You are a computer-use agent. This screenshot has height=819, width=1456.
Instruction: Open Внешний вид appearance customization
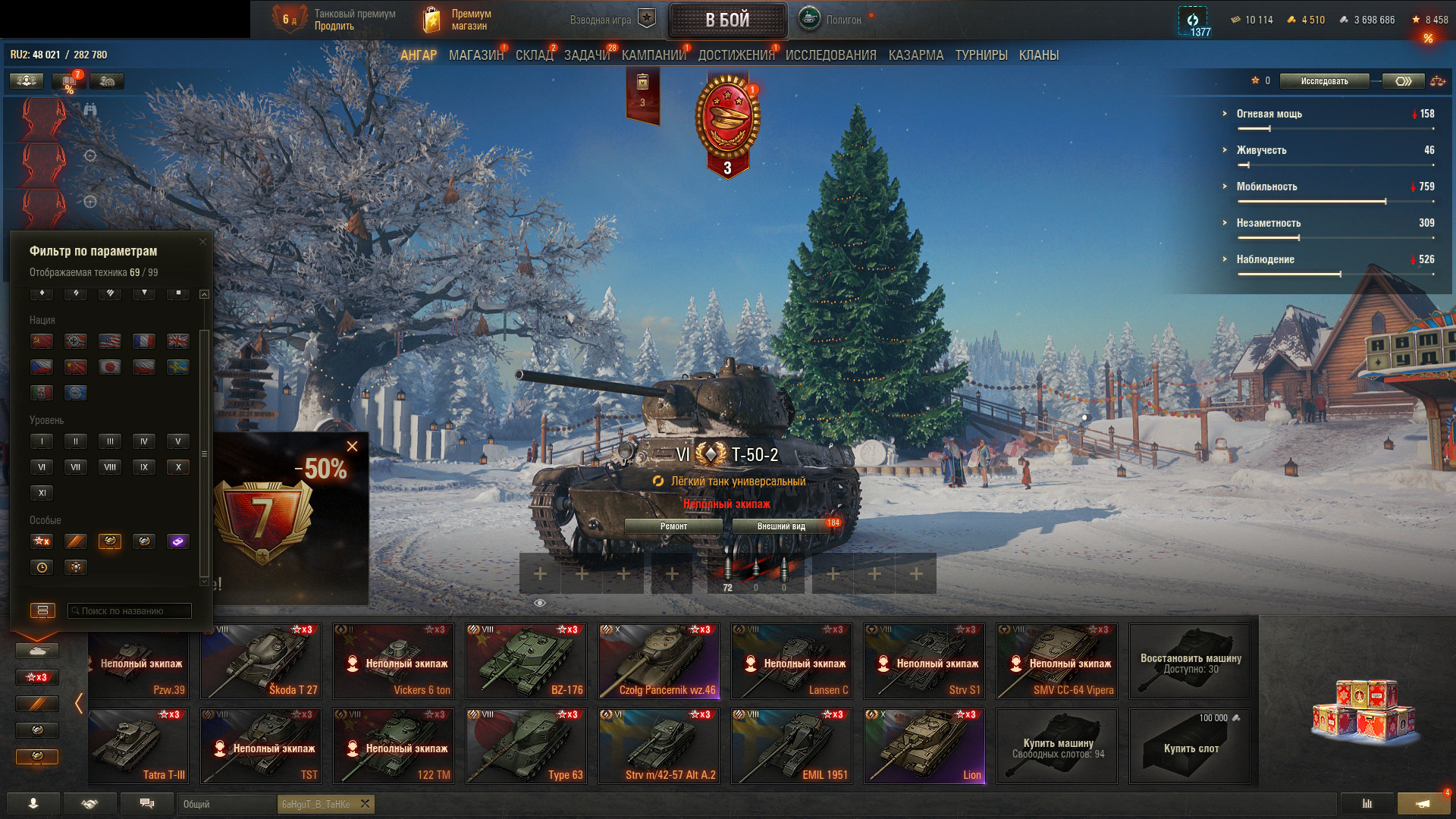point(781,526)
